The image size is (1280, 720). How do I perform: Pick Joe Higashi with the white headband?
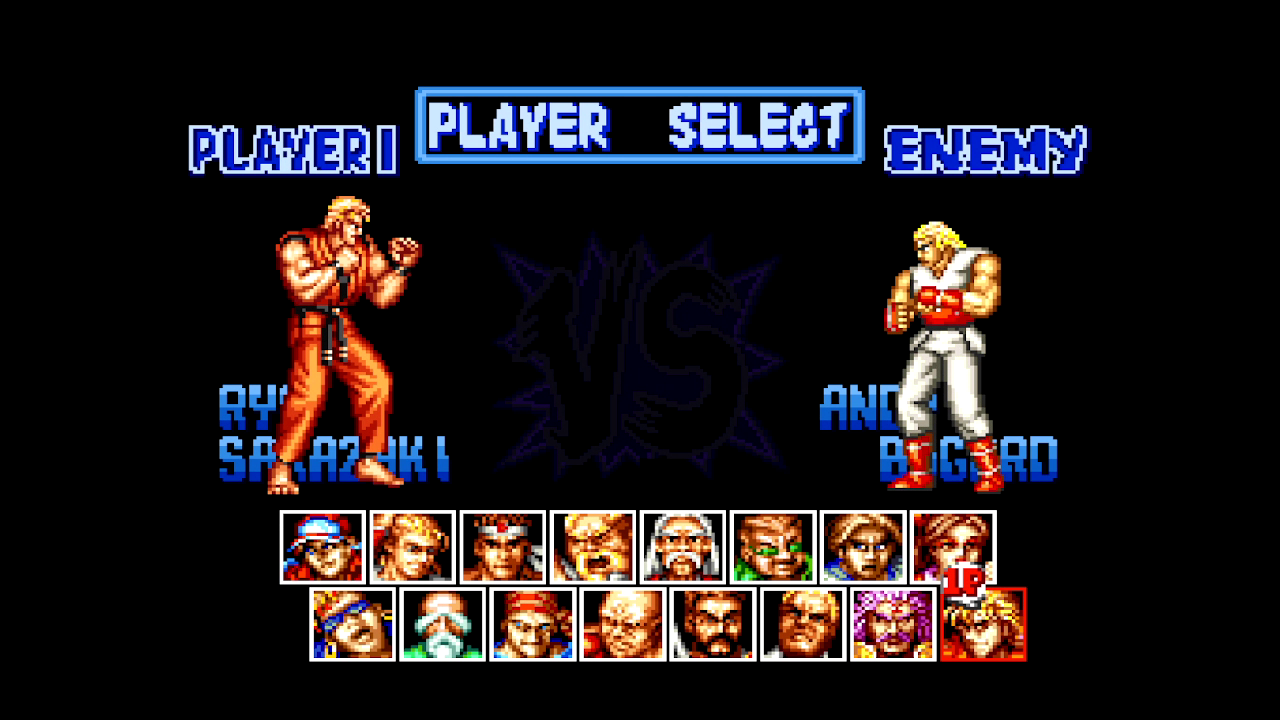[x=502, y=547]
